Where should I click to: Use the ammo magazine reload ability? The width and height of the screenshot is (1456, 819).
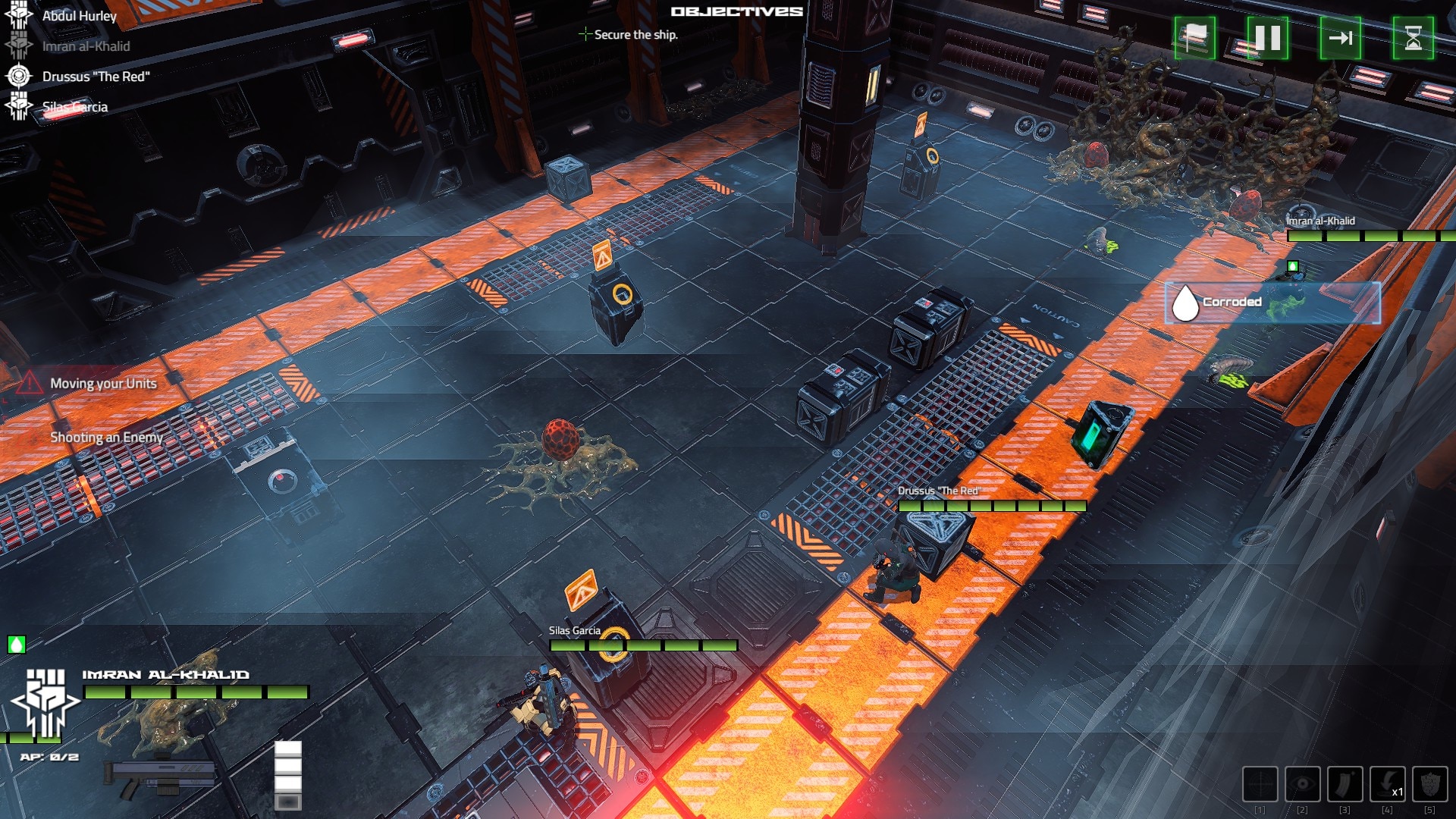click(1345, 783)
